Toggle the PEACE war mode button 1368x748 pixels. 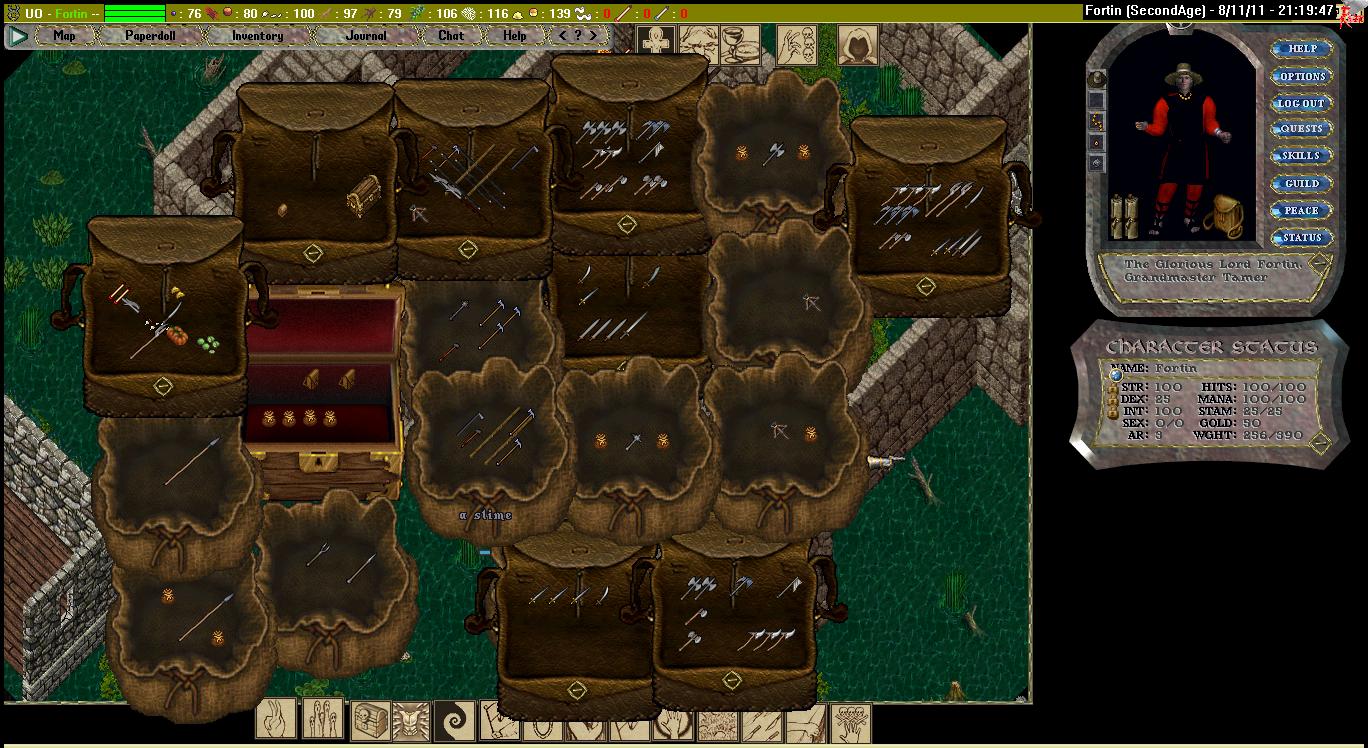click(x=1301, y=211)
